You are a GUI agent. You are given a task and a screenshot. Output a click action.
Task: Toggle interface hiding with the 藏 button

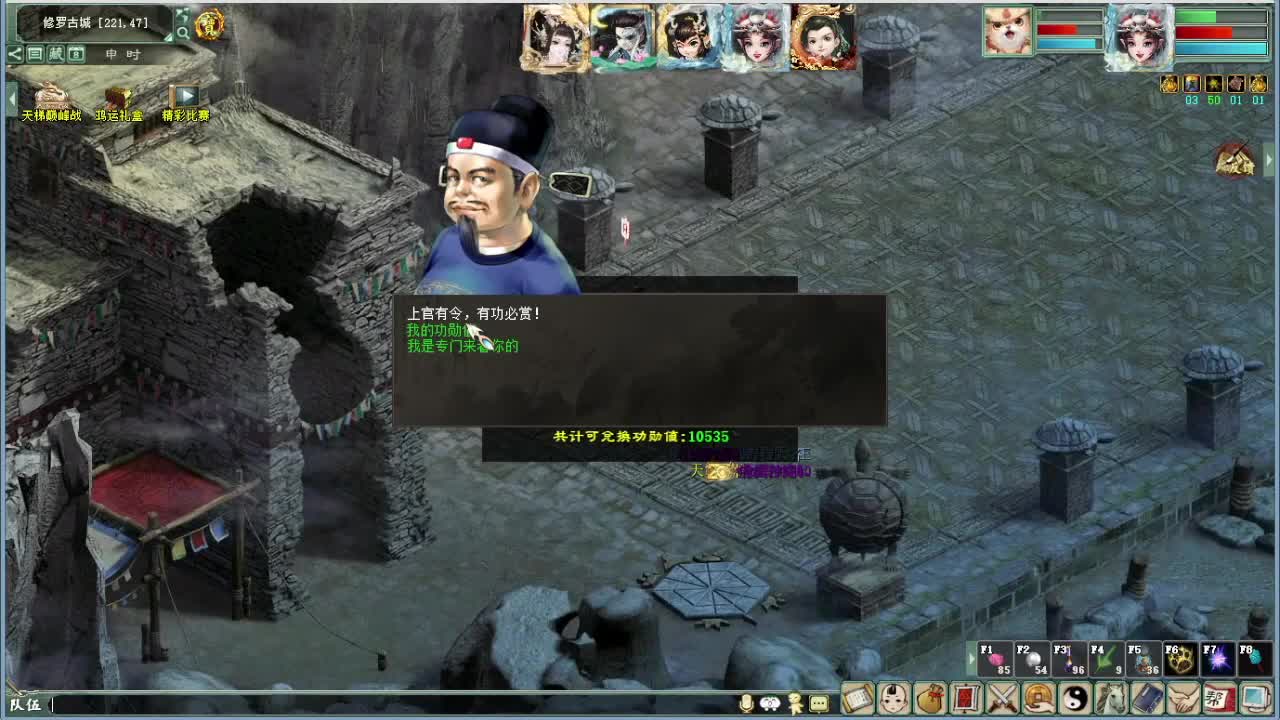pyautogui.click(x=56, y=54)
